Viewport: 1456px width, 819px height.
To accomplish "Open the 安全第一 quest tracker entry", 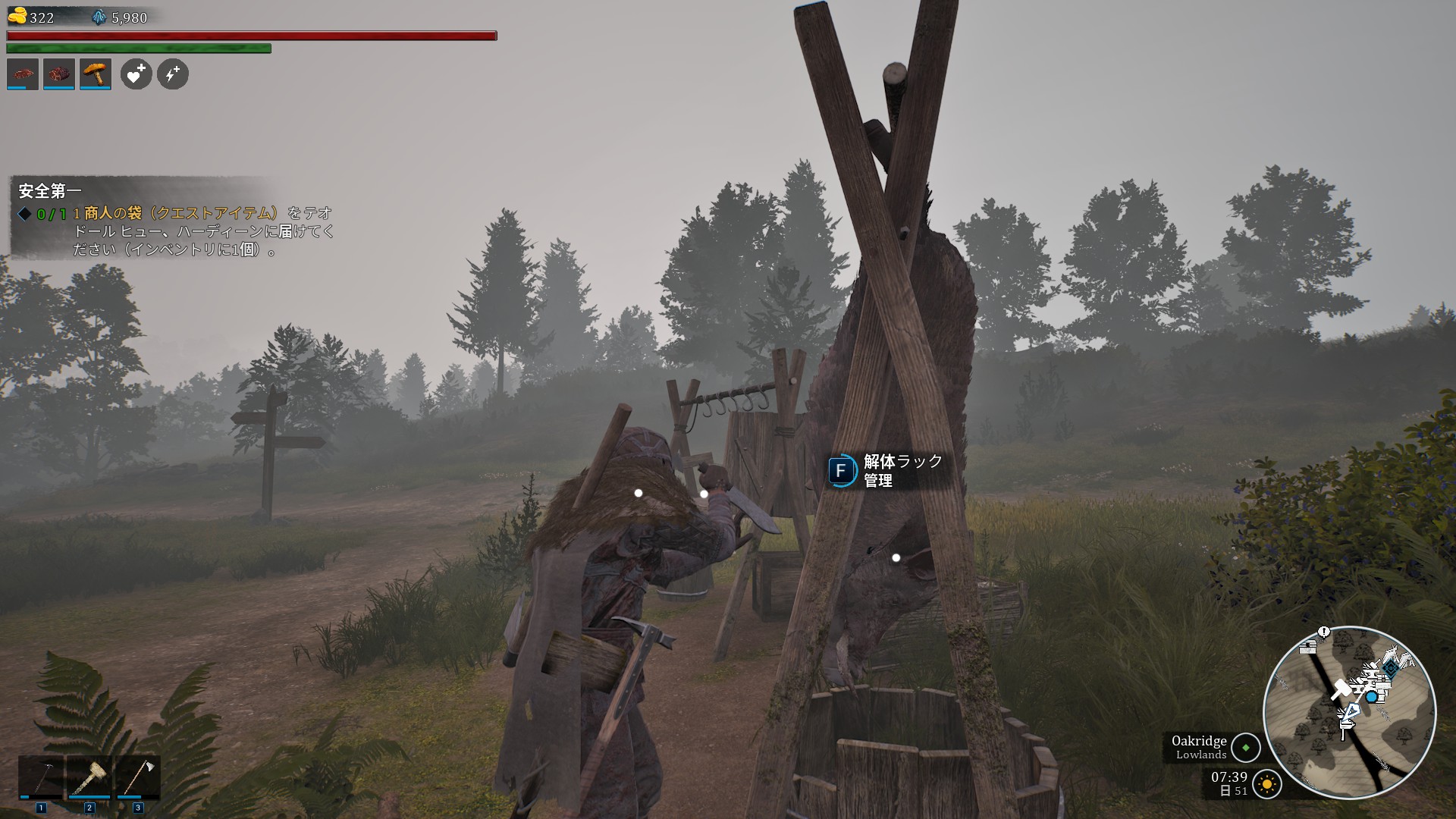I will [50, 190].
